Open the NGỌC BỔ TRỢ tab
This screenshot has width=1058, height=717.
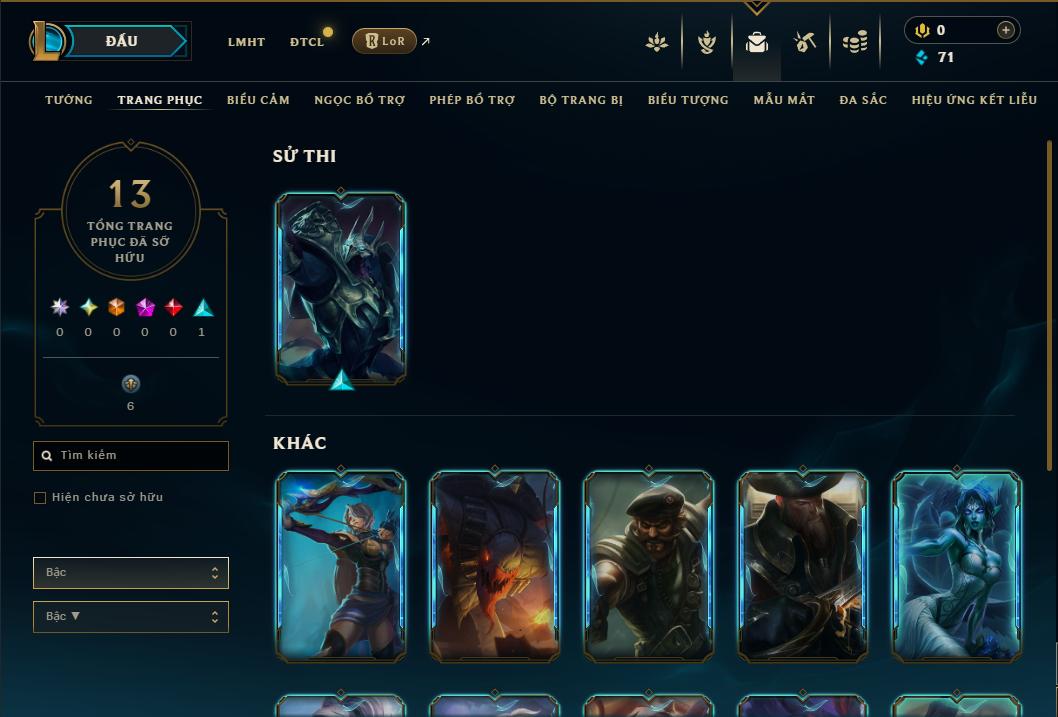[359, 100]
